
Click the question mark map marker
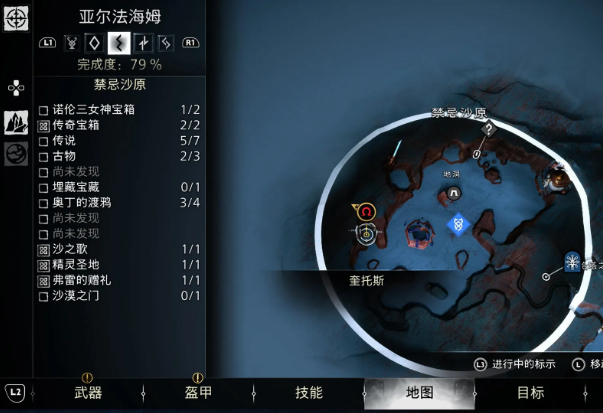click(x=489, y=128)
